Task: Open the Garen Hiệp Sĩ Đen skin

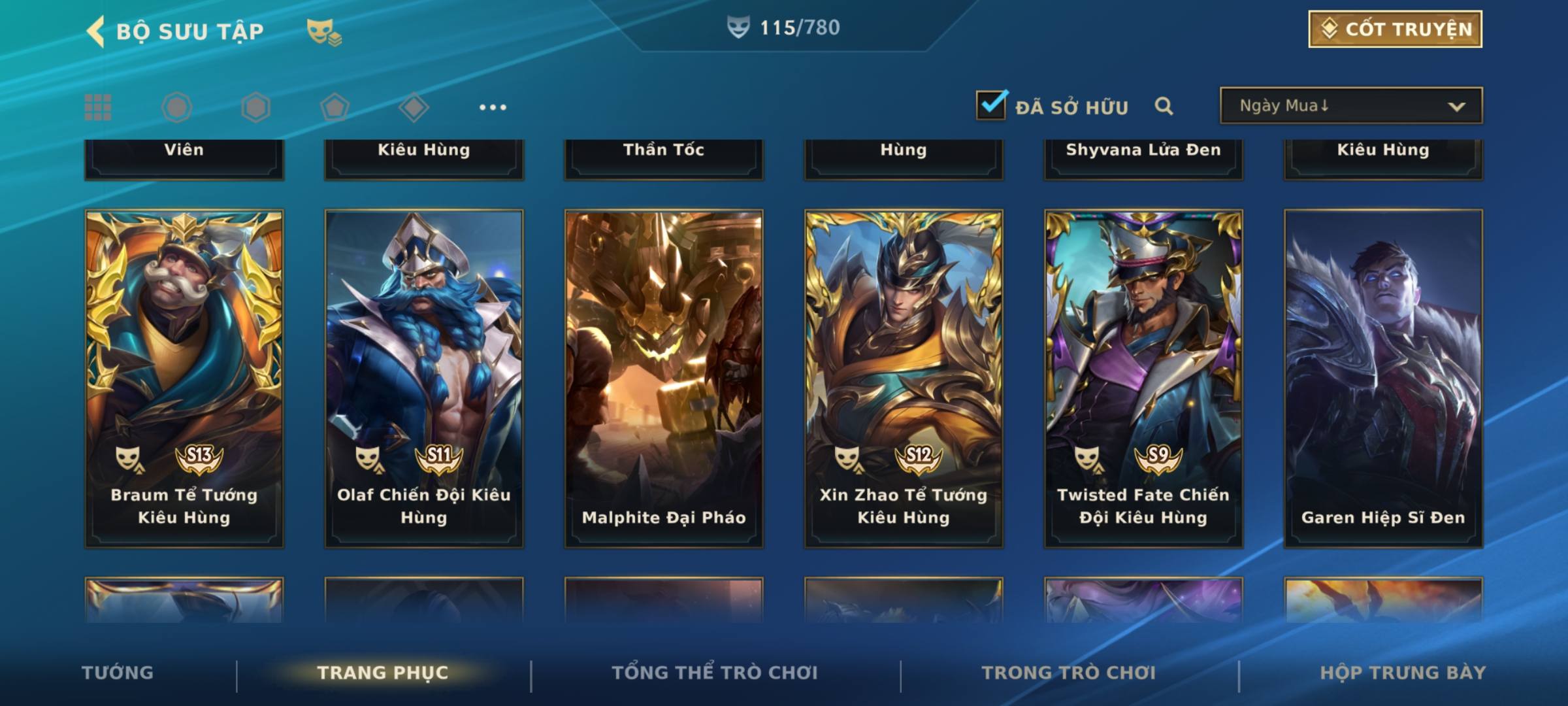Action: click(1383, 378)
